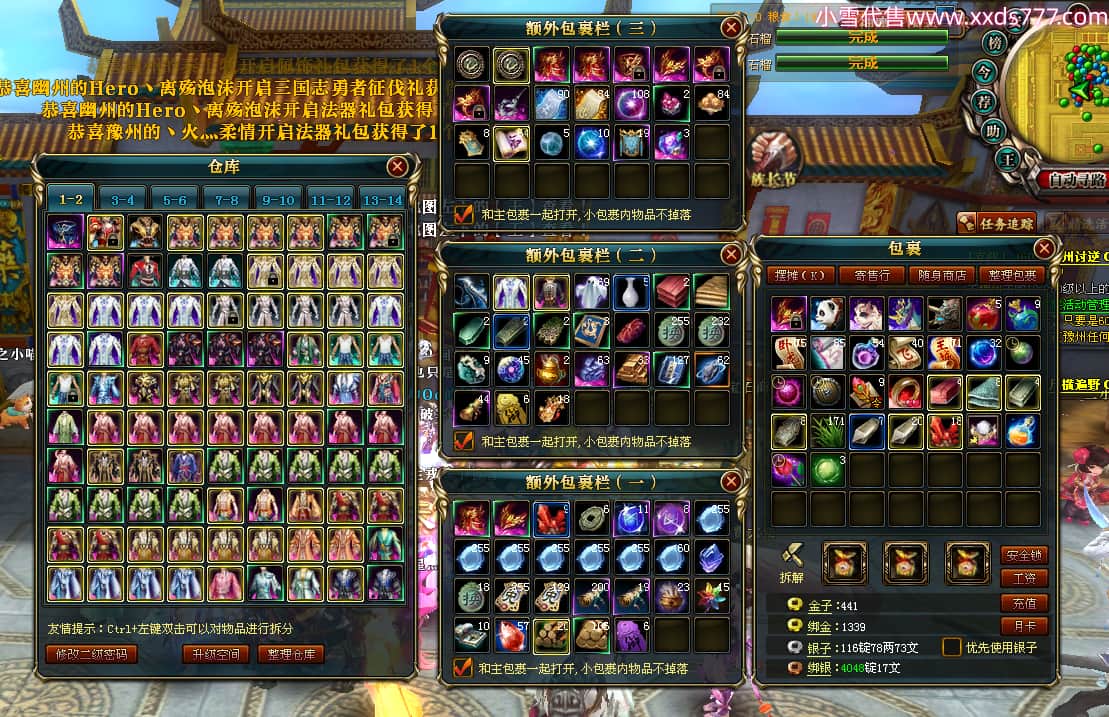The width and height of the screenshot is (1109, 717).
Task: Click the 充值 recharge button
Action: tap(1024, 603)
